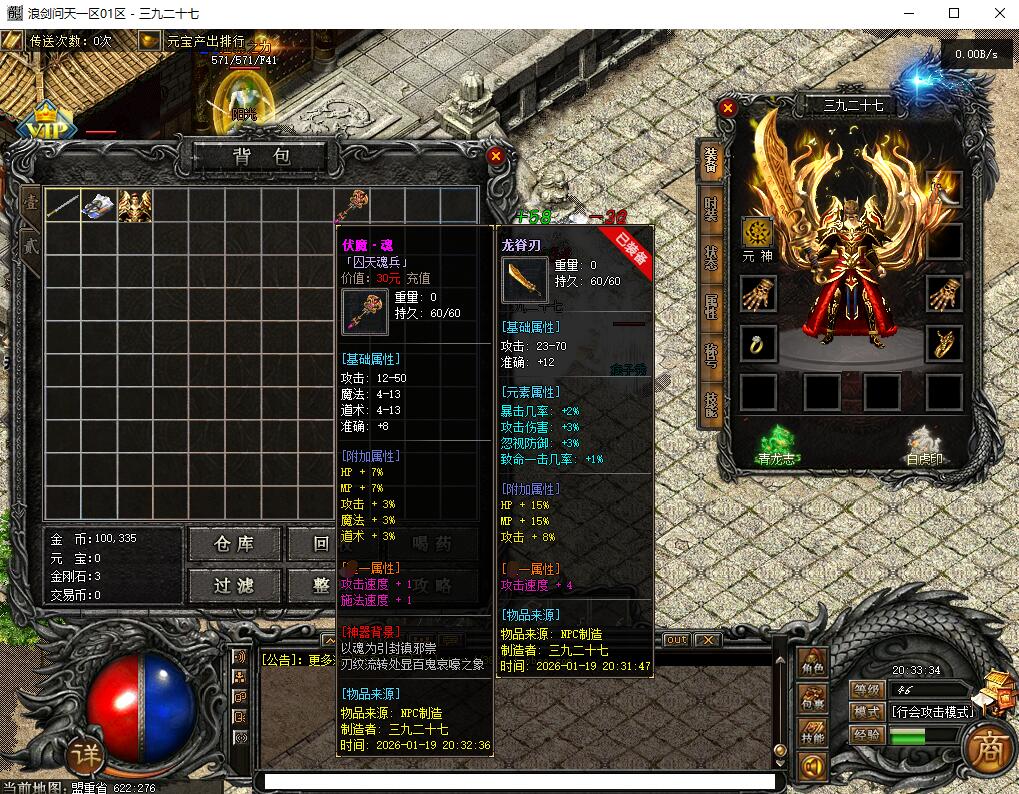Open the 白虎印 white tiger seal
The width and height of the screenshot is (1019, 794).
(x=925, y=445)
